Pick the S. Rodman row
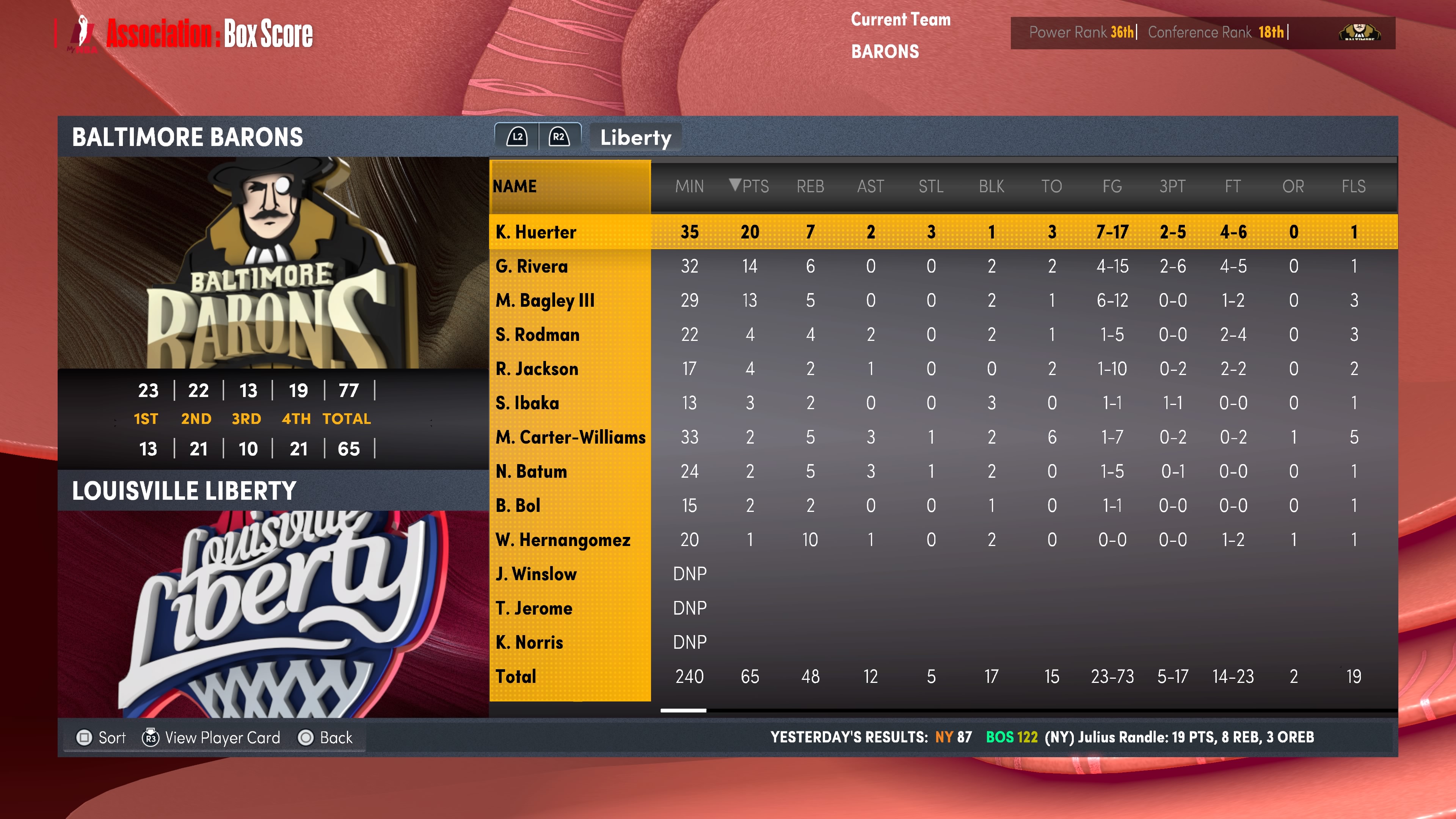The height and width of the screenshot is (819, 1456). tap(537, 334)
